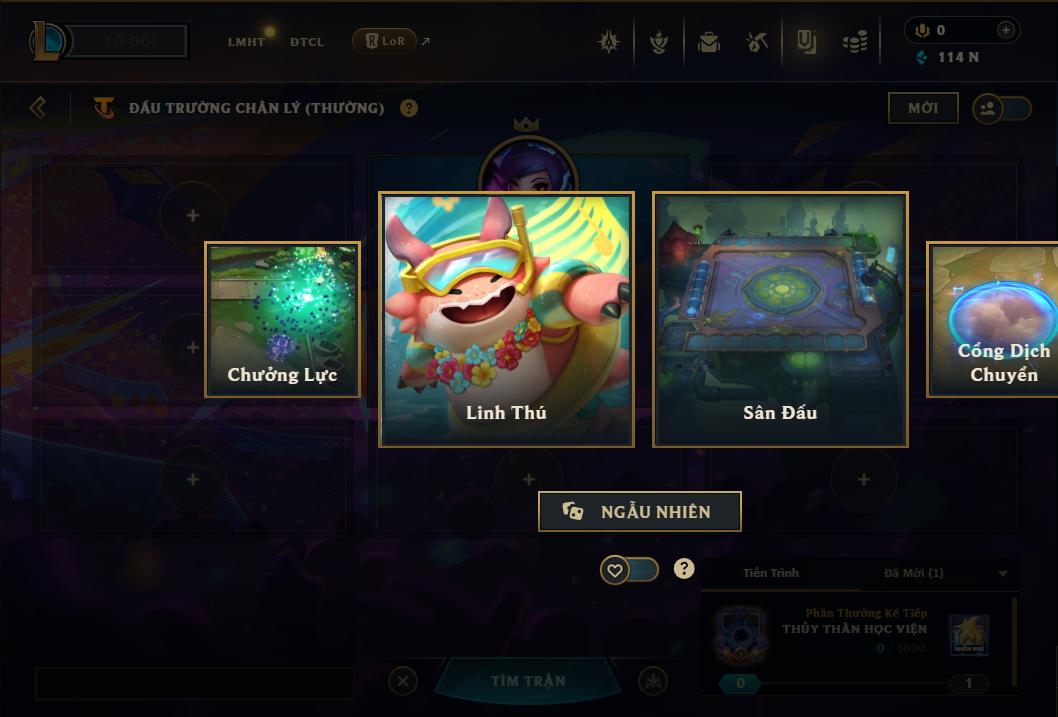The width and height of the screenshot is (1058, 717).
Task: Switch to the LMHT tab
Action: pos(246,42)
